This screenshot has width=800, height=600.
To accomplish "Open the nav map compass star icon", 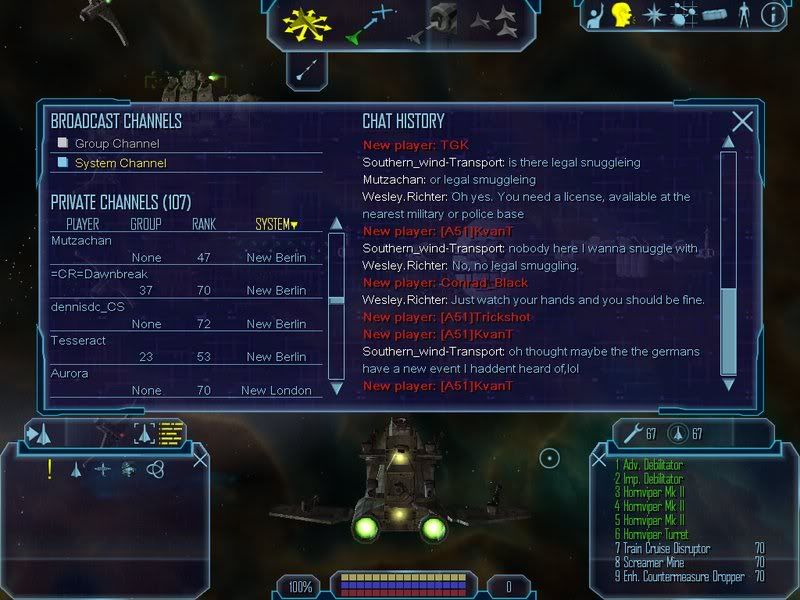I will point(653,15).
